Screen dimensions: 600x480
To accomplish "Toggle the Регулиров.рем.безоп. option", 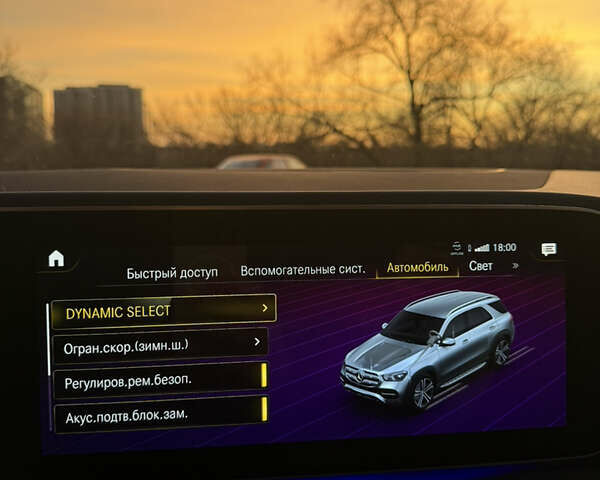I will 160,379.
